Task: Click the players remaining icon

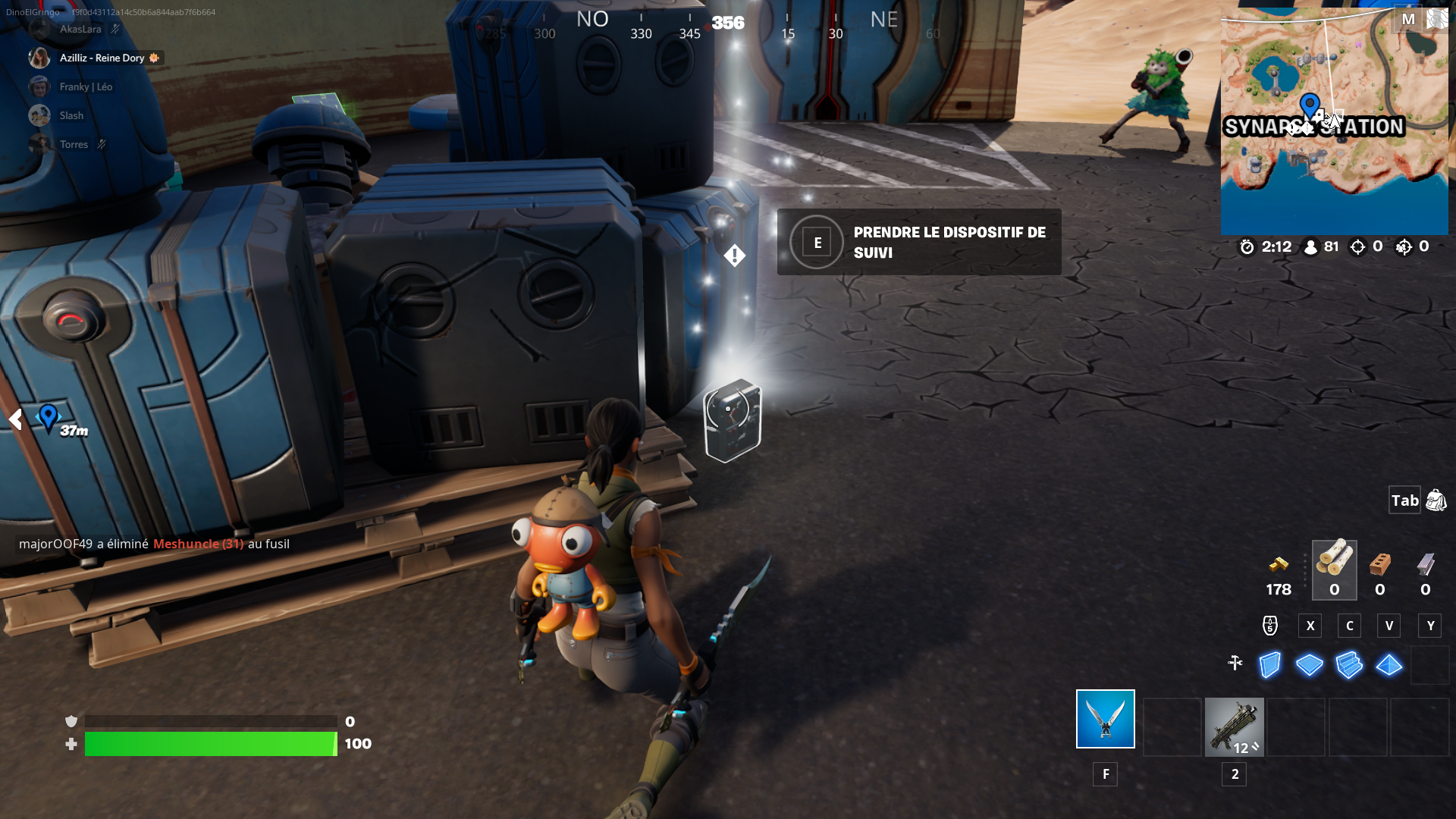Action: 1310,246
